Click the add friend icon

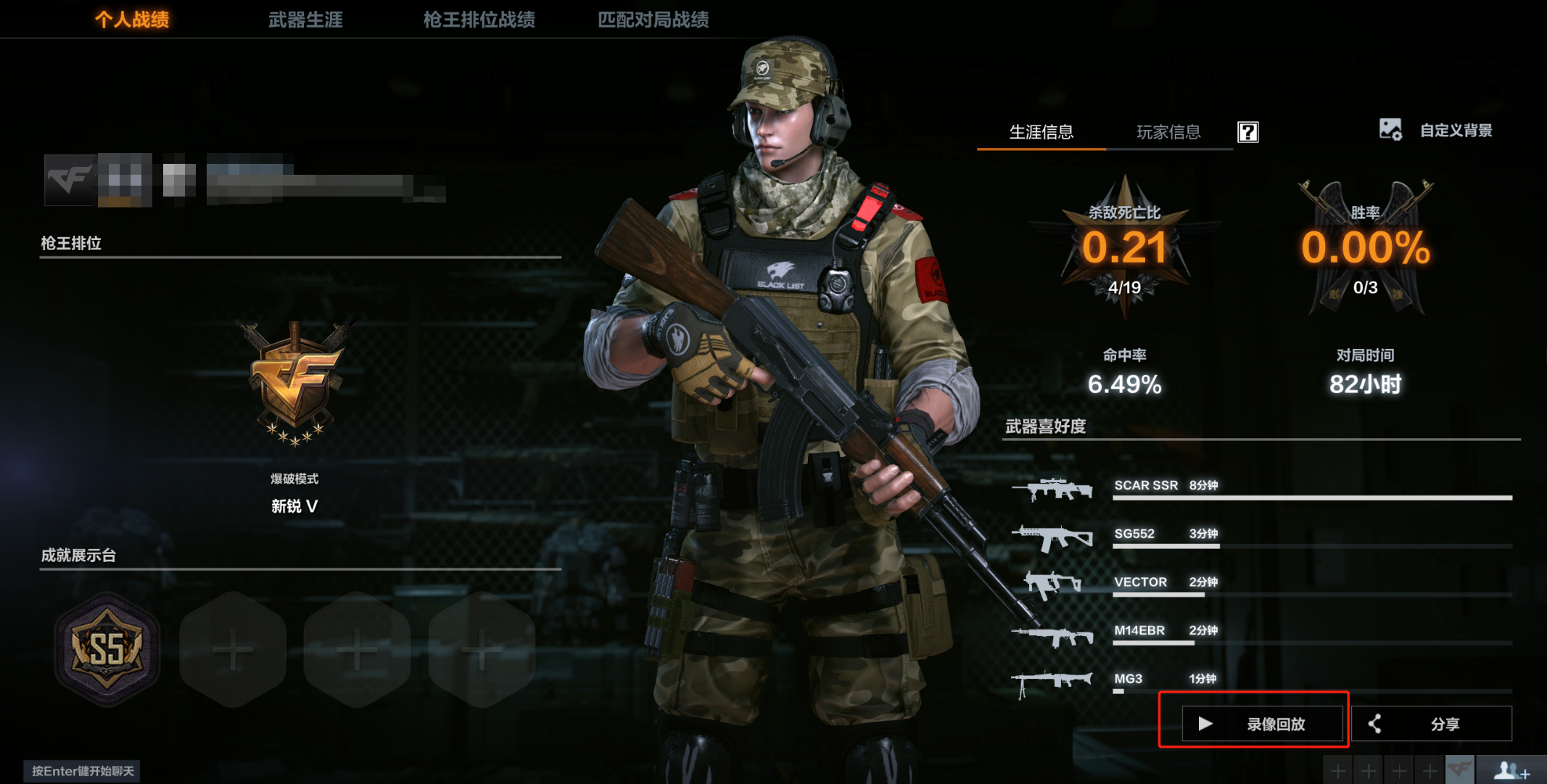[1511, 770]
